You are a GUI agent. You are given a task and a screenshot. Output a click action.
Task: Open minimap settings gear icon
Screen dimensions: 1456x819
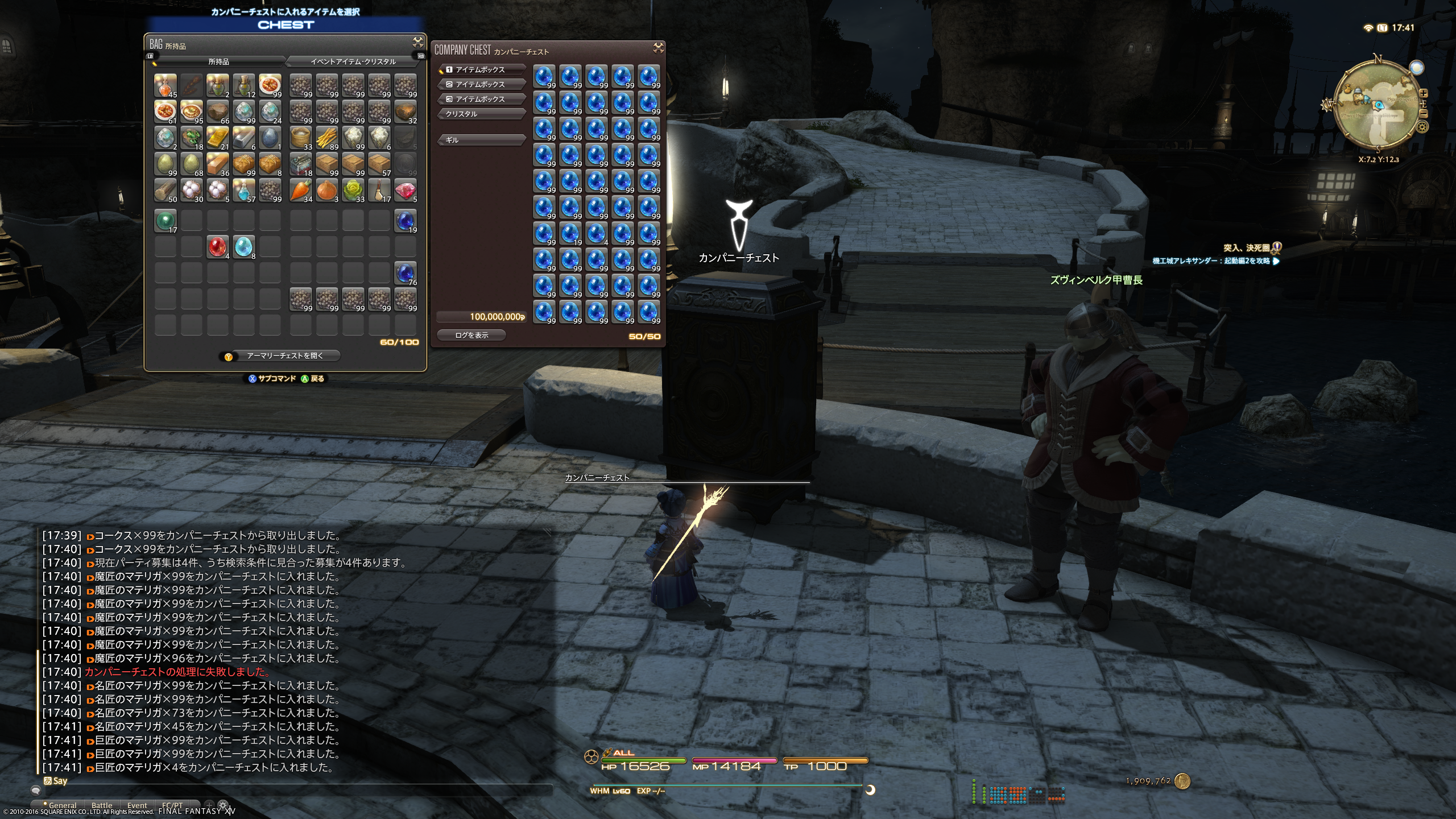tap(1422, 127)
